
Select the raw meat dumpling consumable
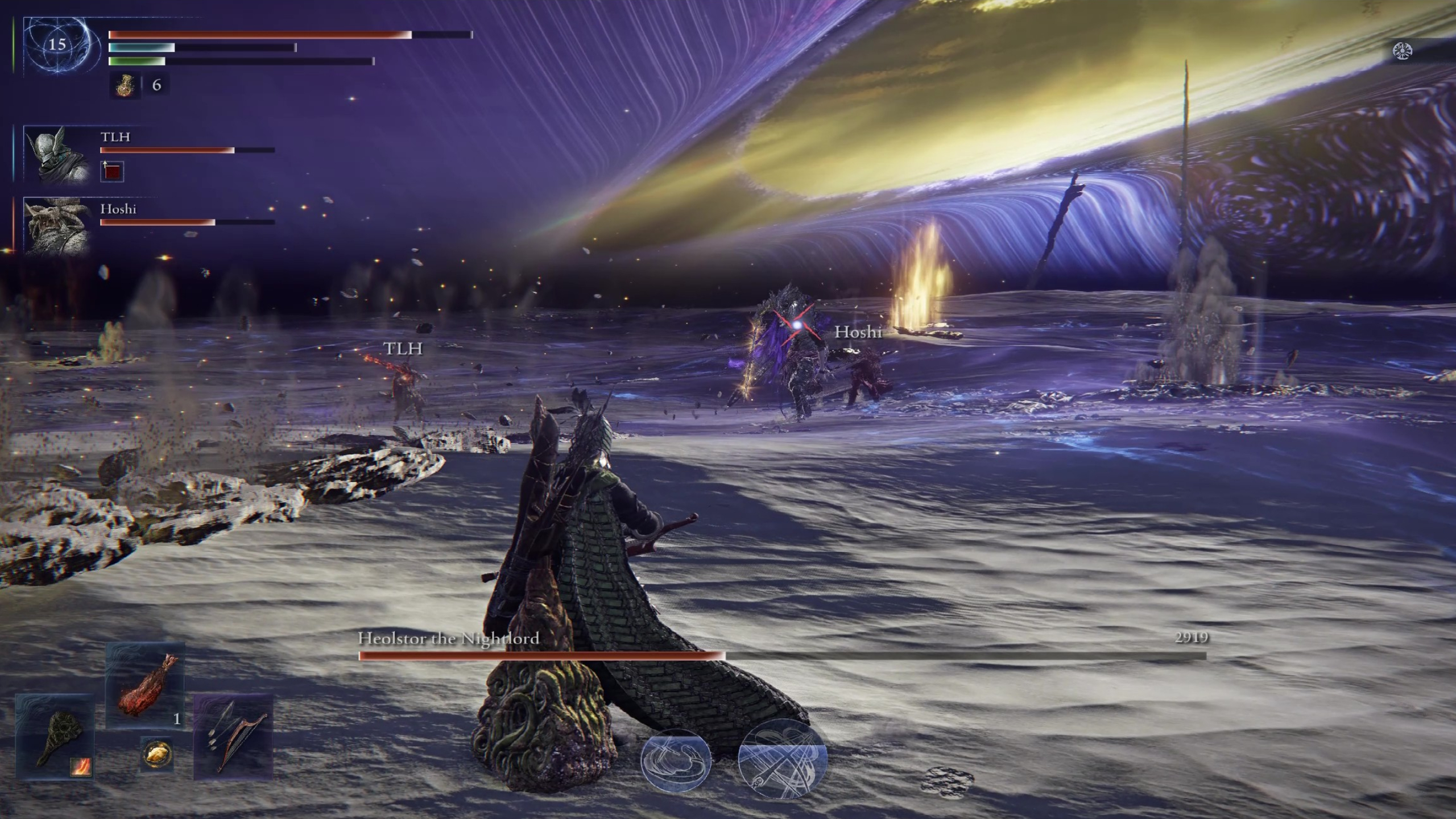(x=147, y=688)
